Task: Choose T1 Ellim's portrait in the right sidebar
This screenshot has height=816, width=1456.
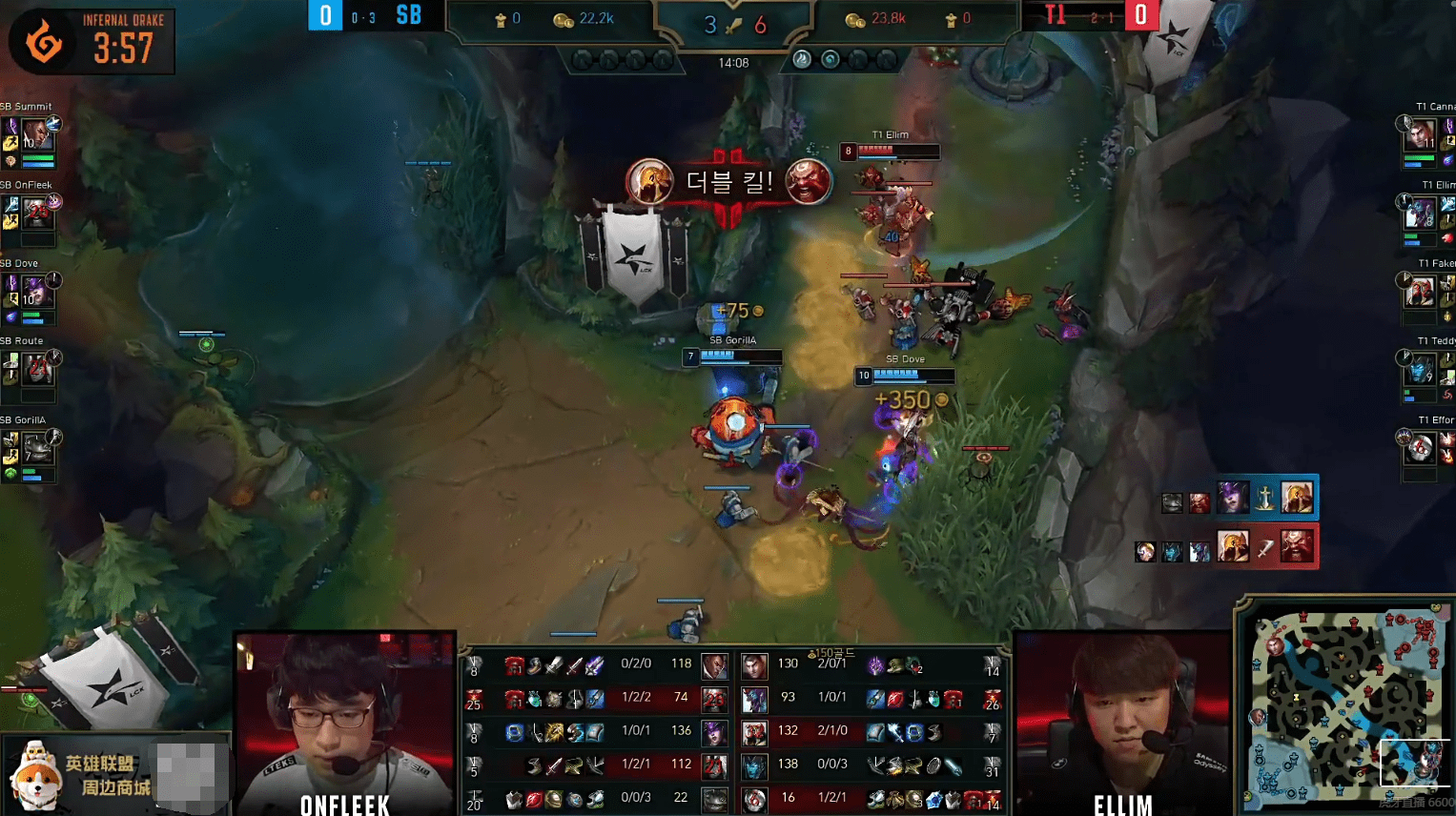Action: coord(1420,212)
